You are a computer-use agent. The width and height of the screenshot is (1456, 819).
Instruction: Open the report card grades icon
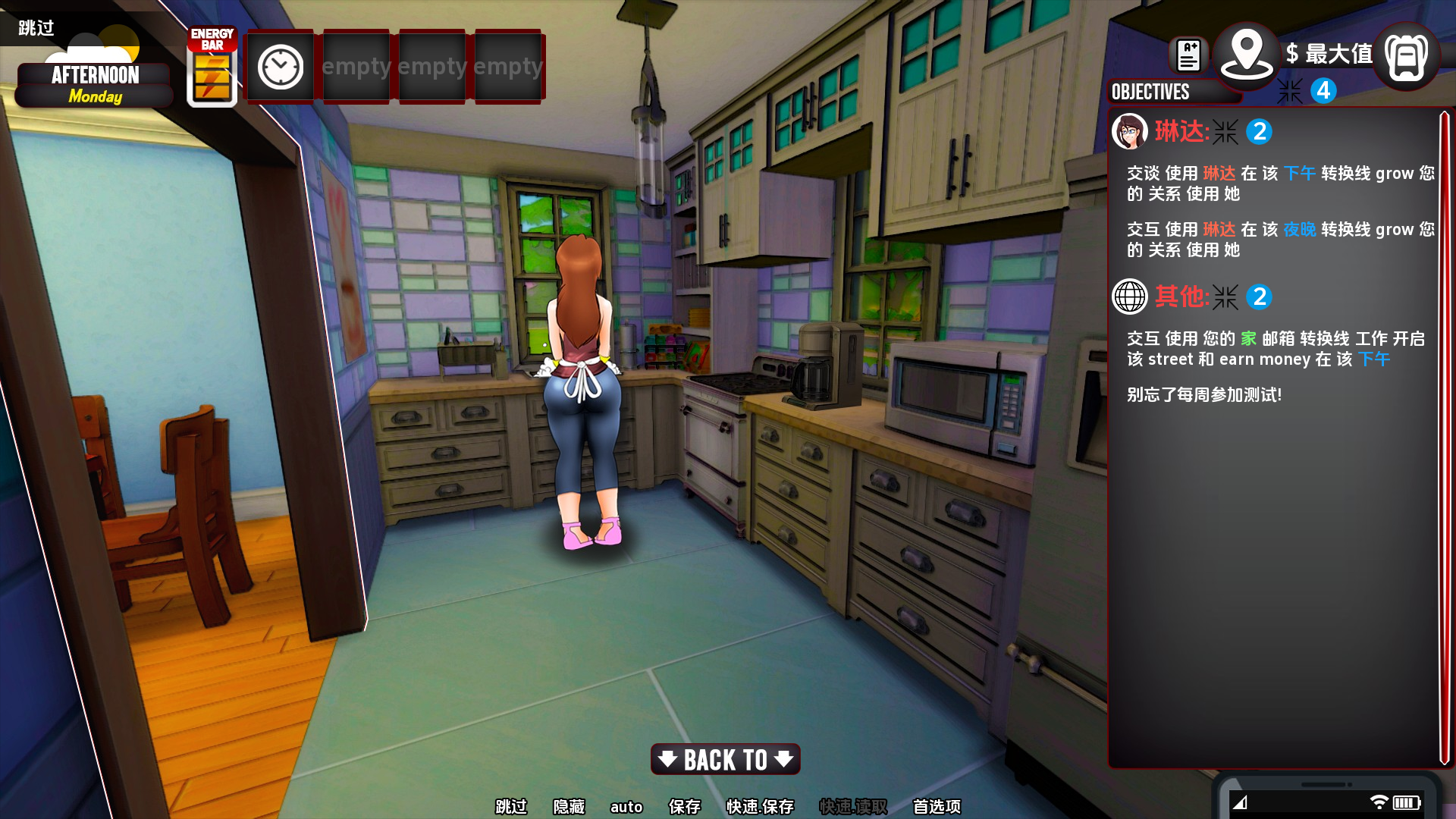point(1188,55)
